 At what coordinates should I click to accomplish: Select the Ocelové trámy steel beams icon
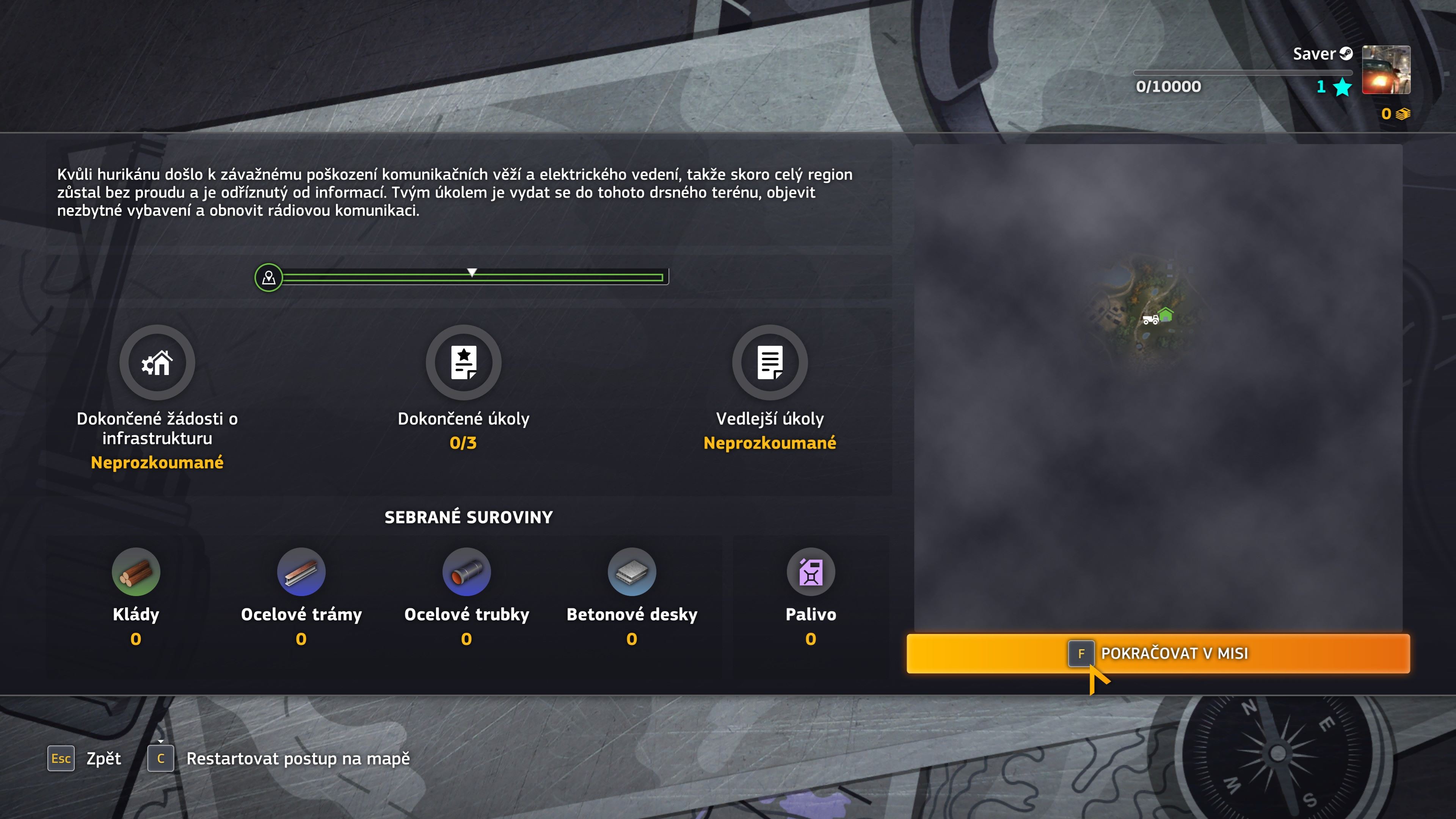point(301,571)
